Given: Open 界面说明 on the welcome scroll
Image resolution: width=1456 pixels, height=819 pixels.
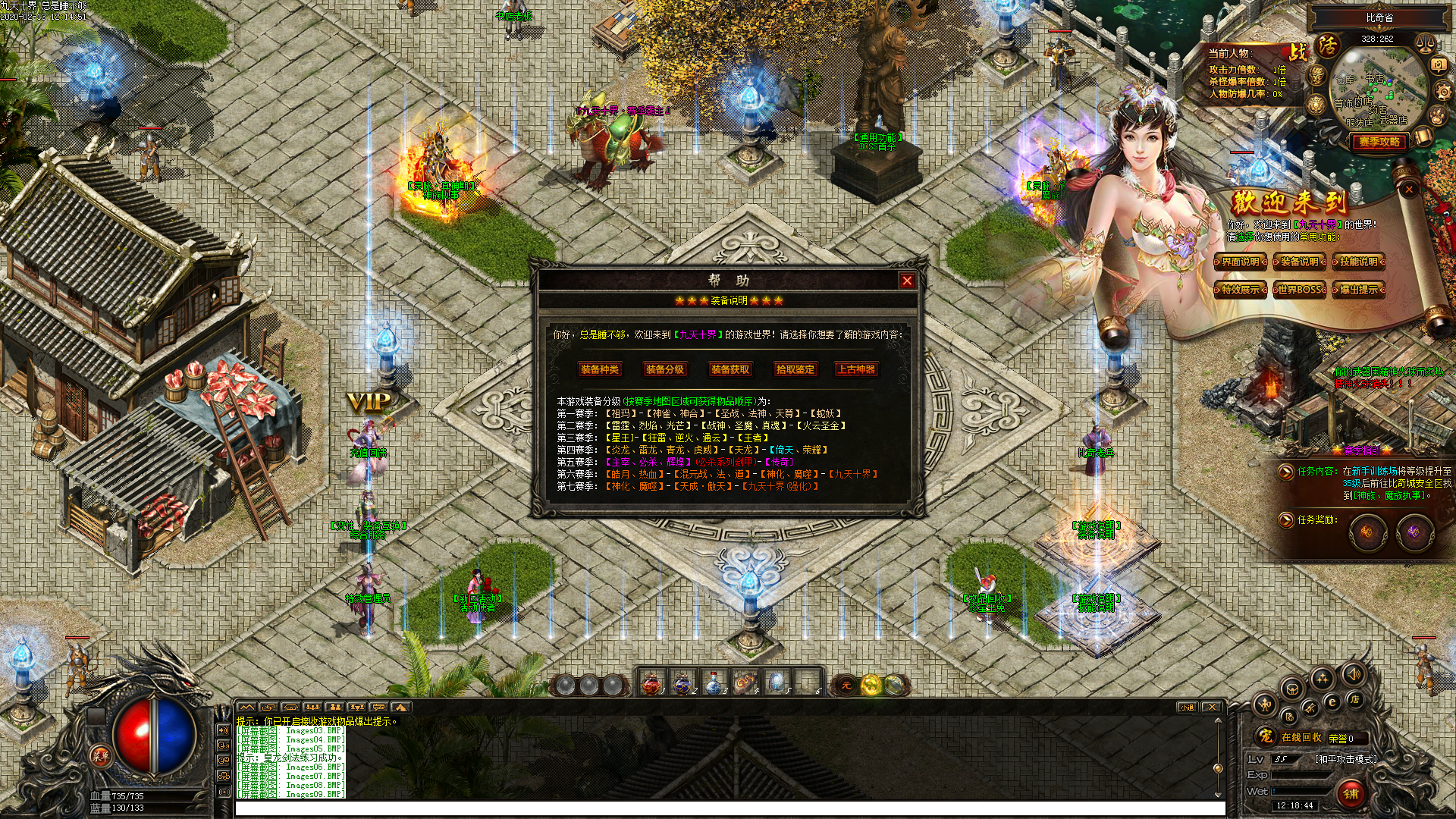Looking at the screenshot, I should pyautogui.click(x=1241, y=262).
